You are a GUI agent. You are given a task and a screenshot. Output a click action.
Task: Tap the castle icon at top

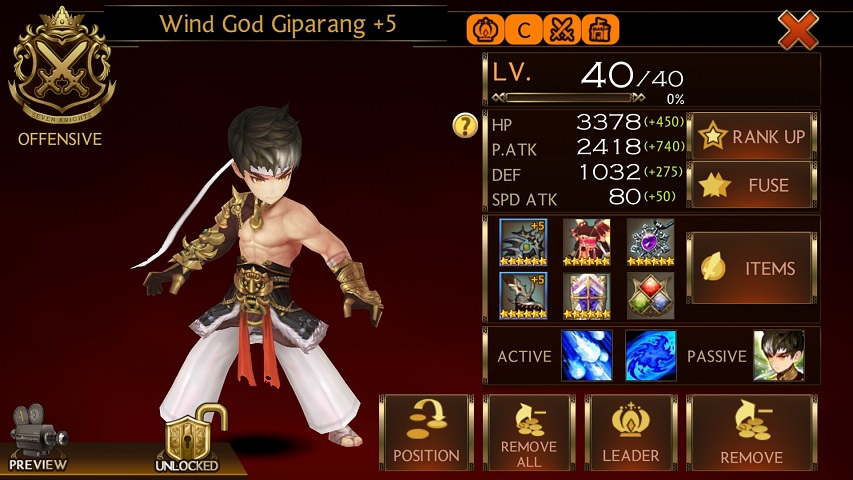pos(599,30)
